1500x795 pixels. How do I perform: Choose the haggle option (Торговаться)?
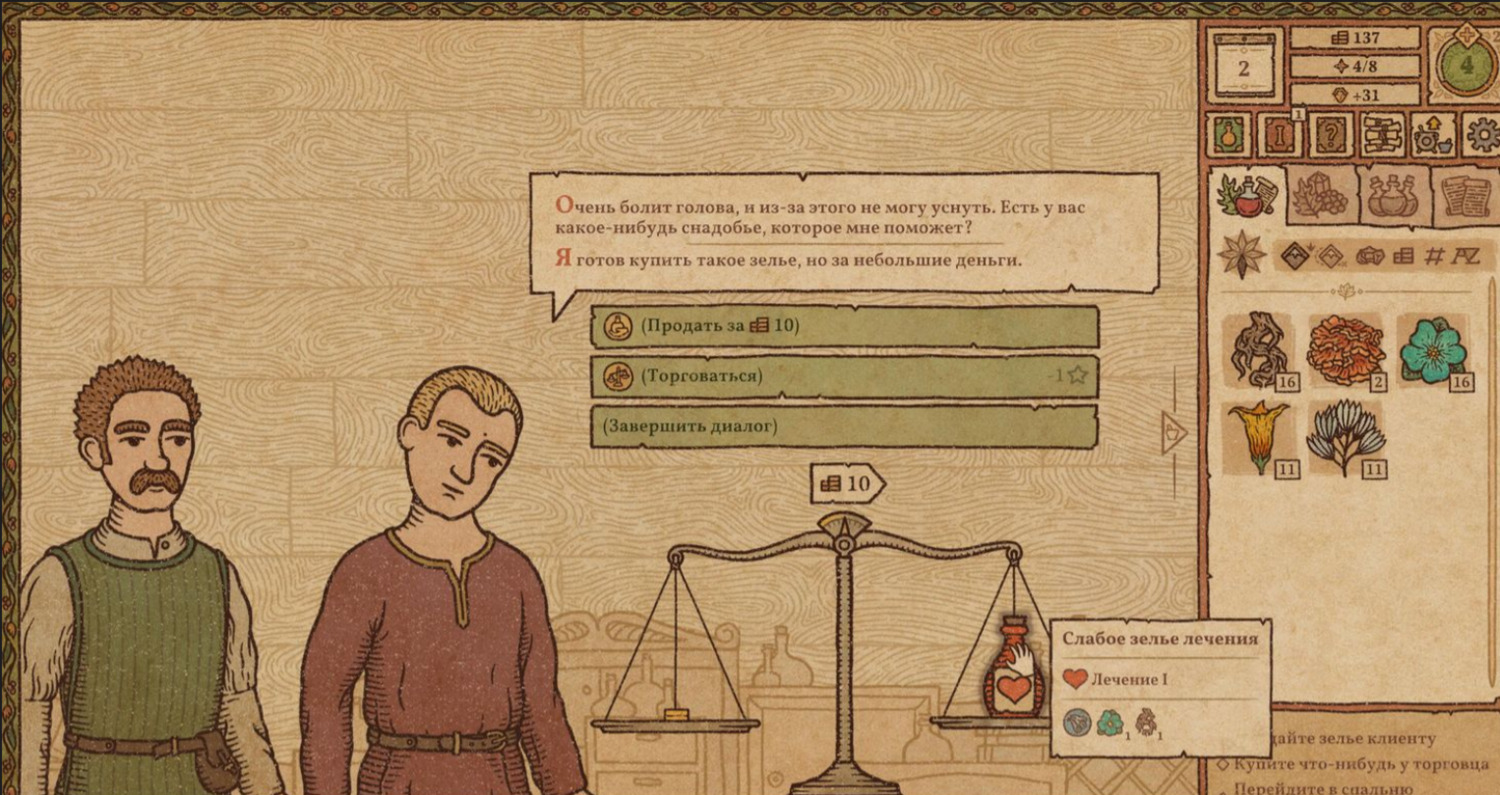coord(843,376)
